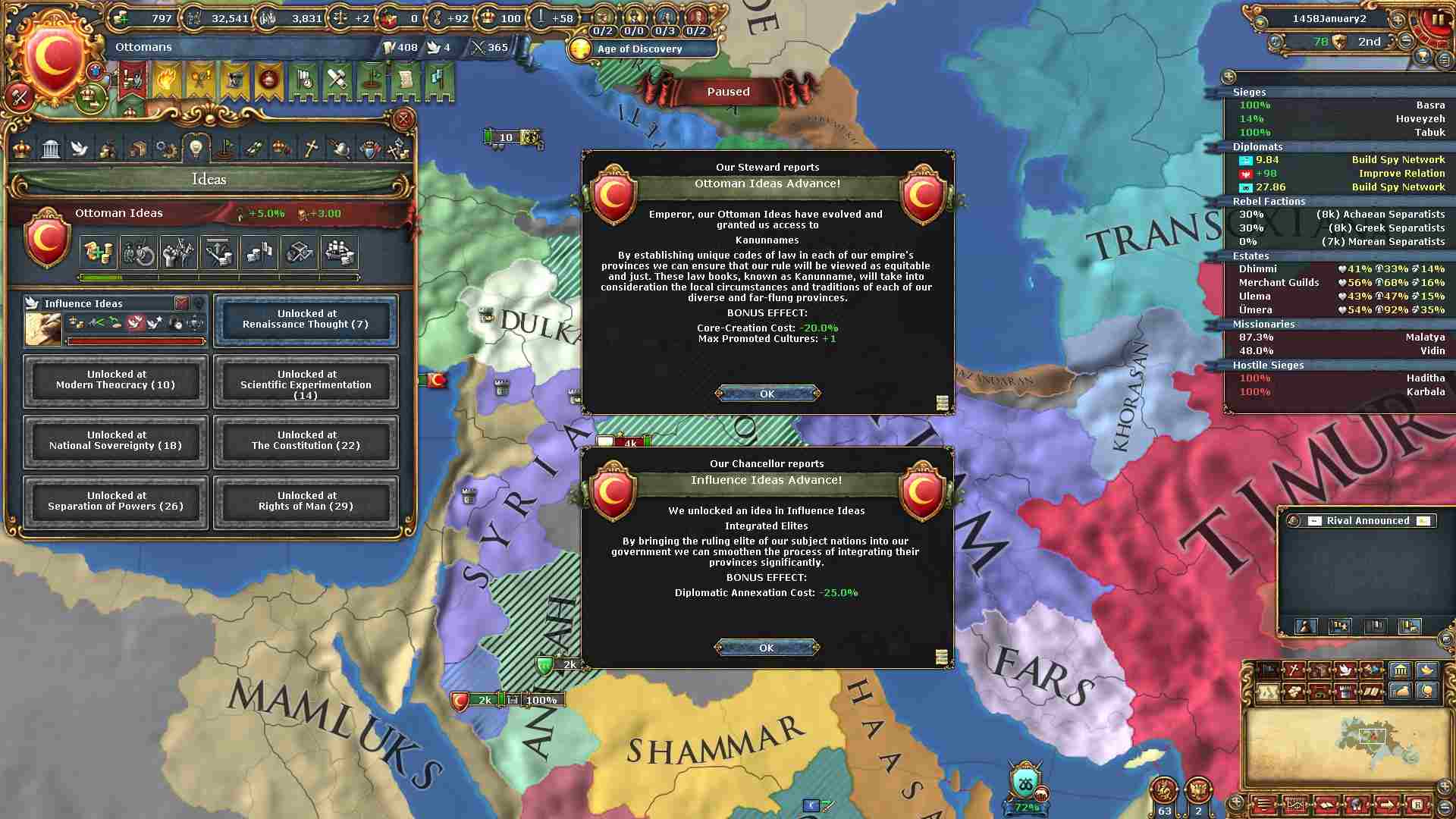The width and height of the screenshot is (1456, 819).
Task: Open the Age of Discovery panel
Action: point(641,49)
